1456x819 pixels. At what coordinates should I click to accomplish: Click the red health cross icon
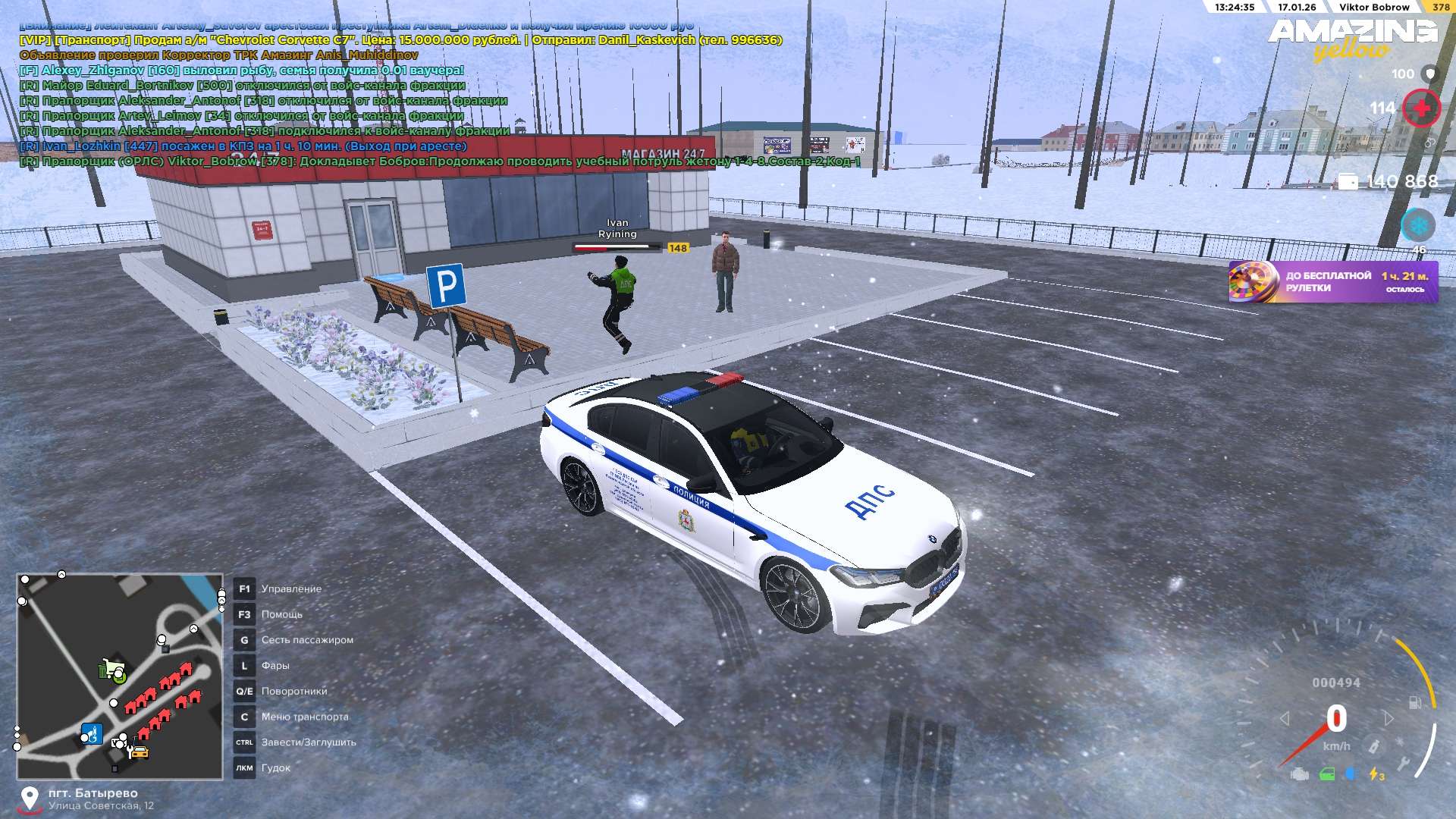pyautogui.click(x=1421, y=108)
